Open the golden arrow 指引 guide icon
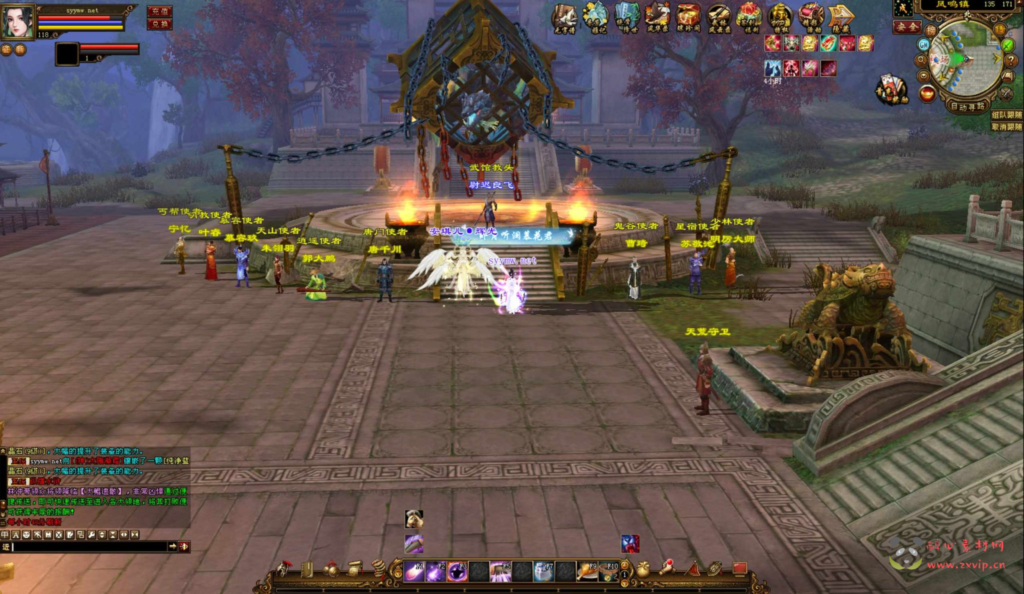1024x594 pixels. (842, 15)
